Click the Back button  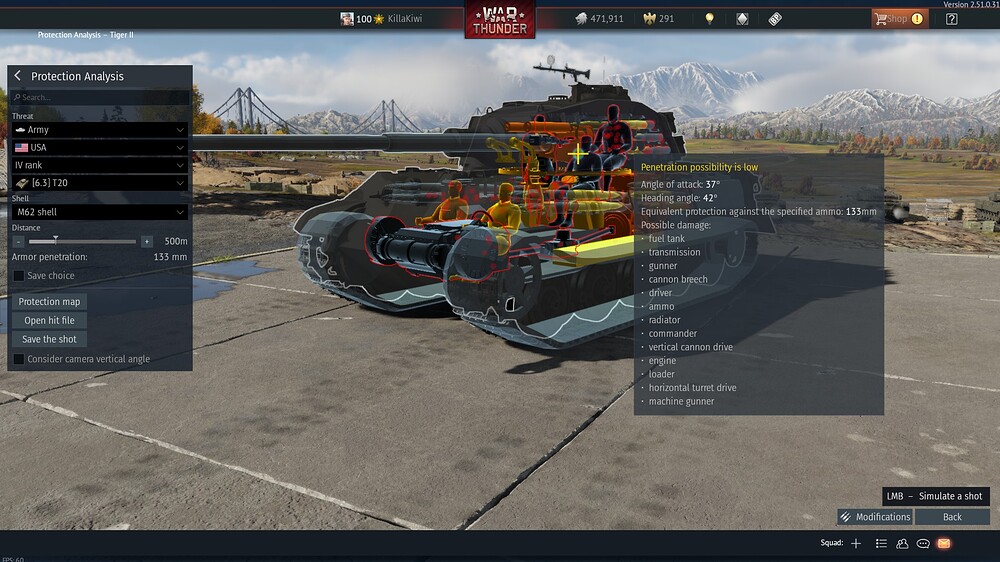[x=952, y=517]
